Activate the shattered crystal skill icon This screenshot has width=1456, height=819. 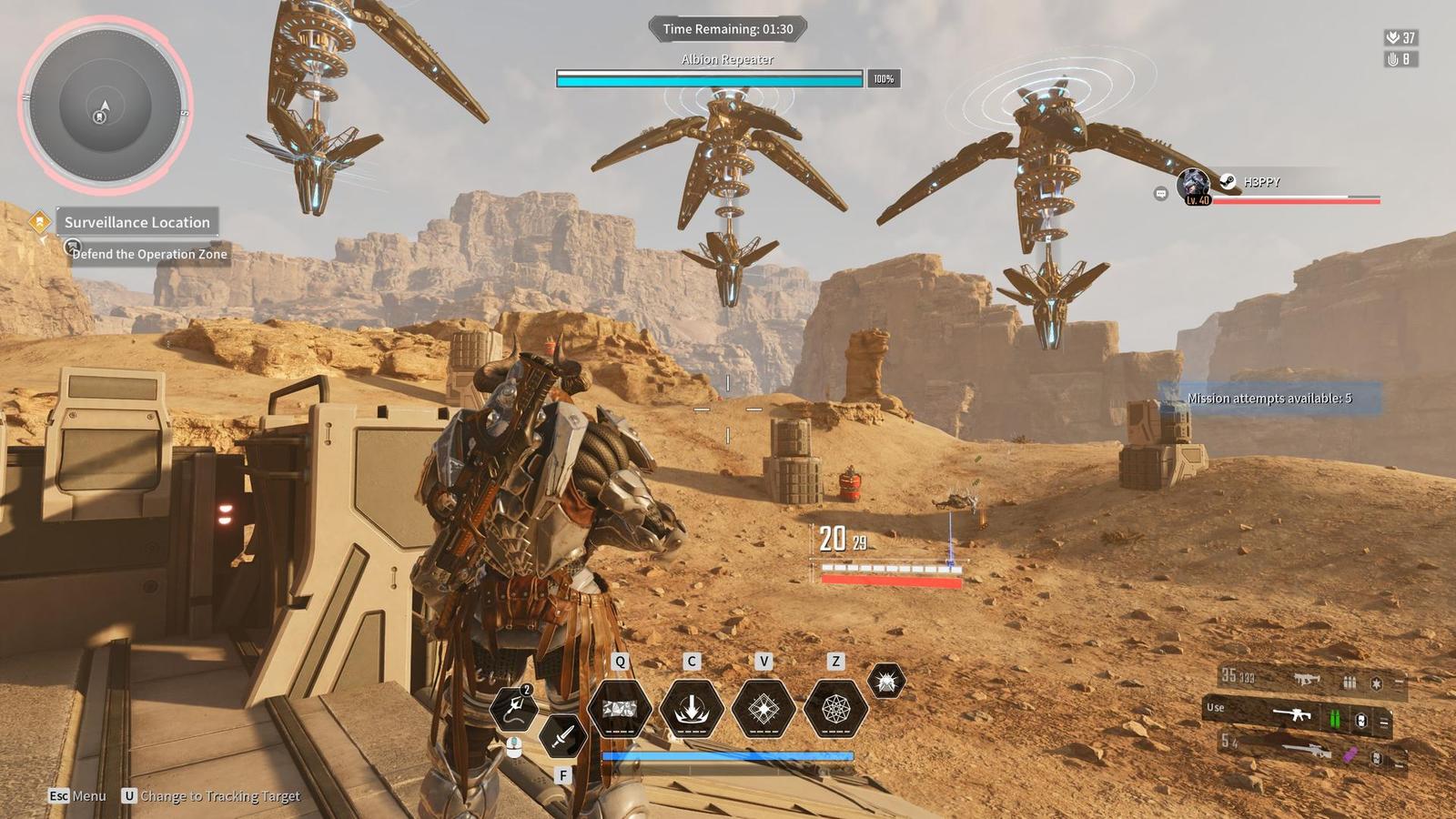[620, 708]
